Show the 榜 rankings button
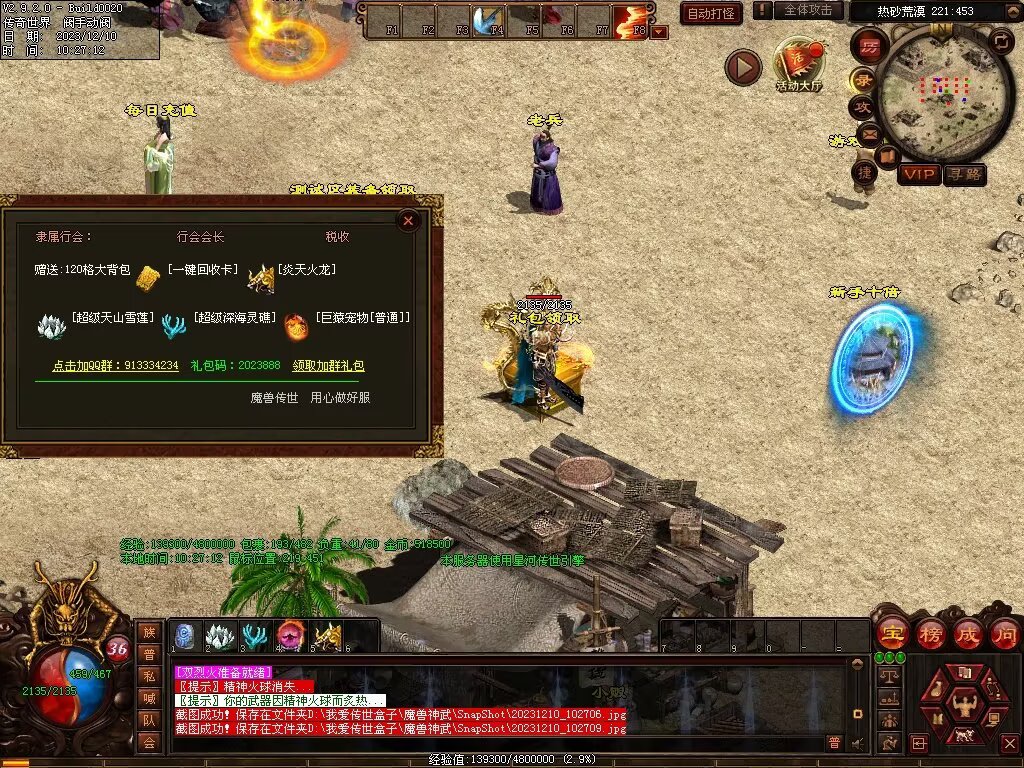 pyautogui.click(x=929, y=634)
